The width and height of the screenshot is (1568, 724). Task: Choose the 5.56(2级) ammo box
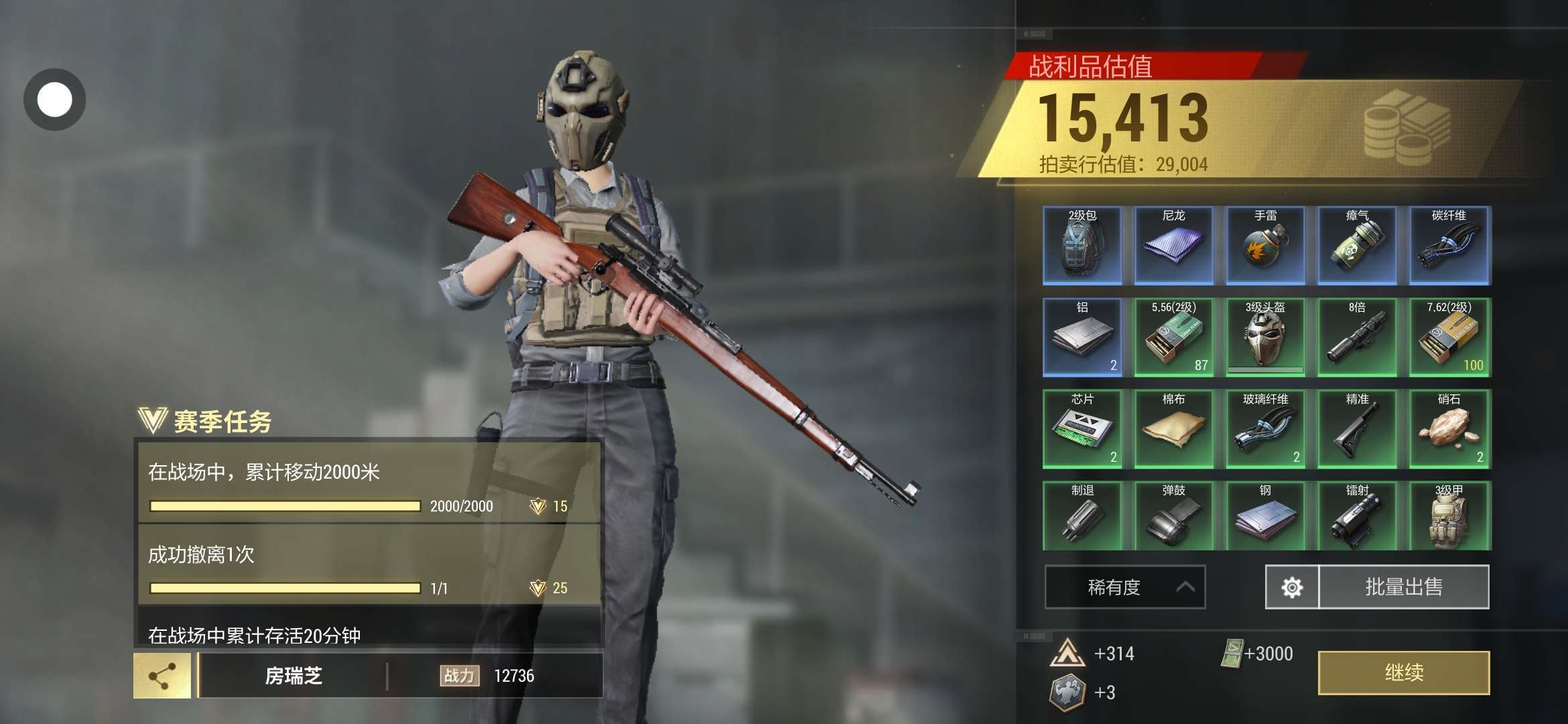click(1173, 337)
